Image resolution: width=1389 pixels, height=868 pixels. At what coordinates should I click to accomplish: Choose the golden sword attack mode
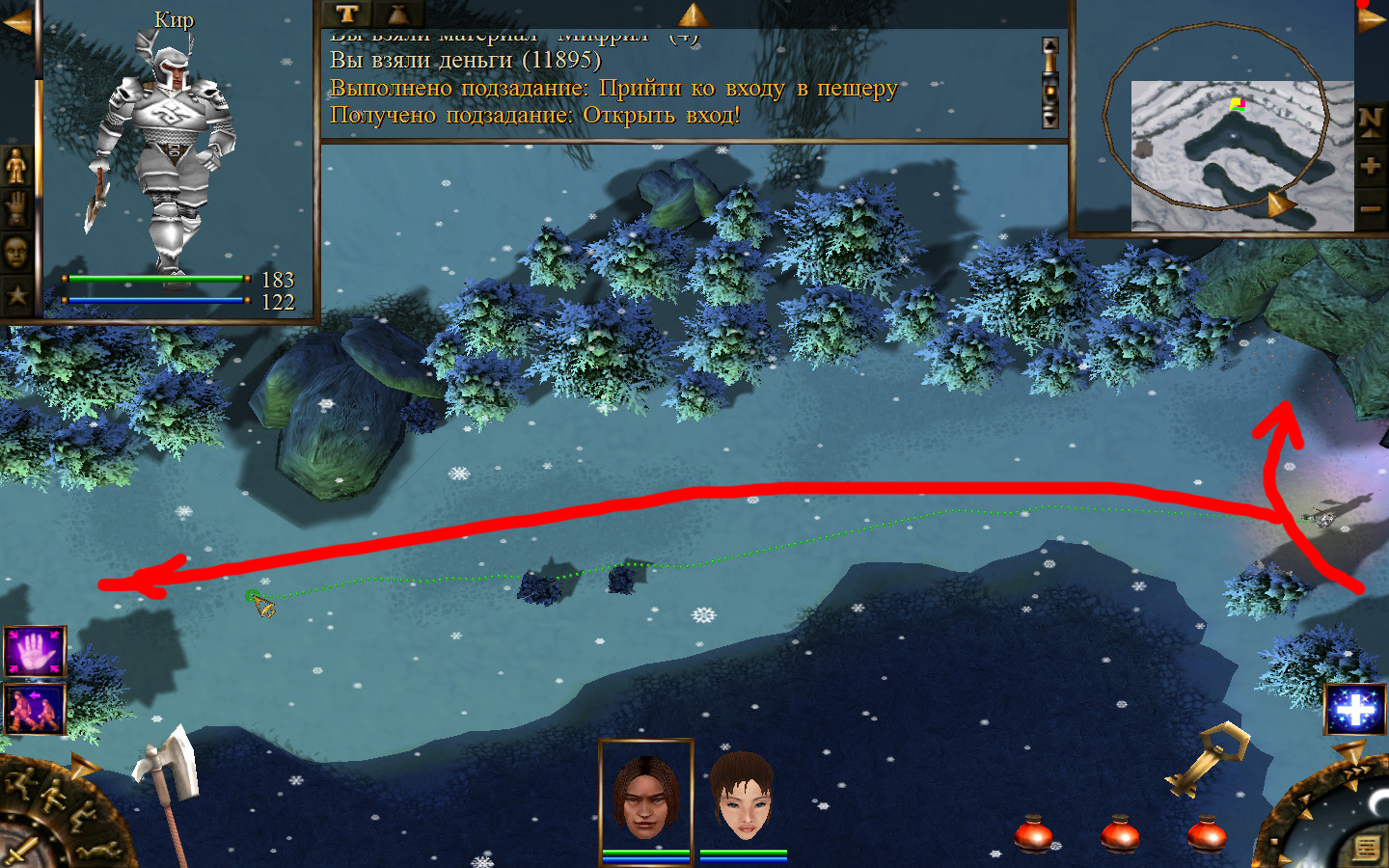tap(19, 851)
